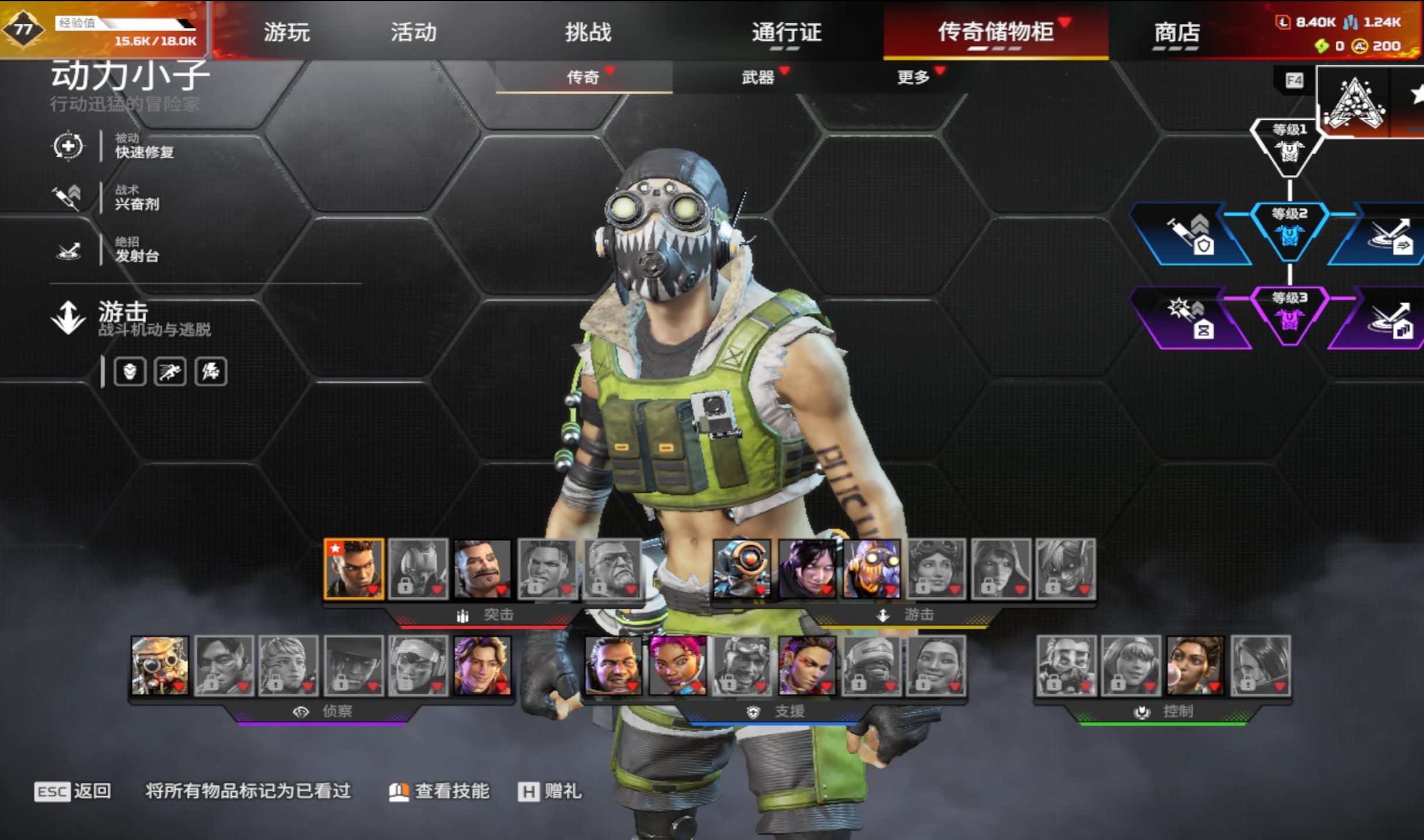Switch to the 武器 sub-tab

758,77
